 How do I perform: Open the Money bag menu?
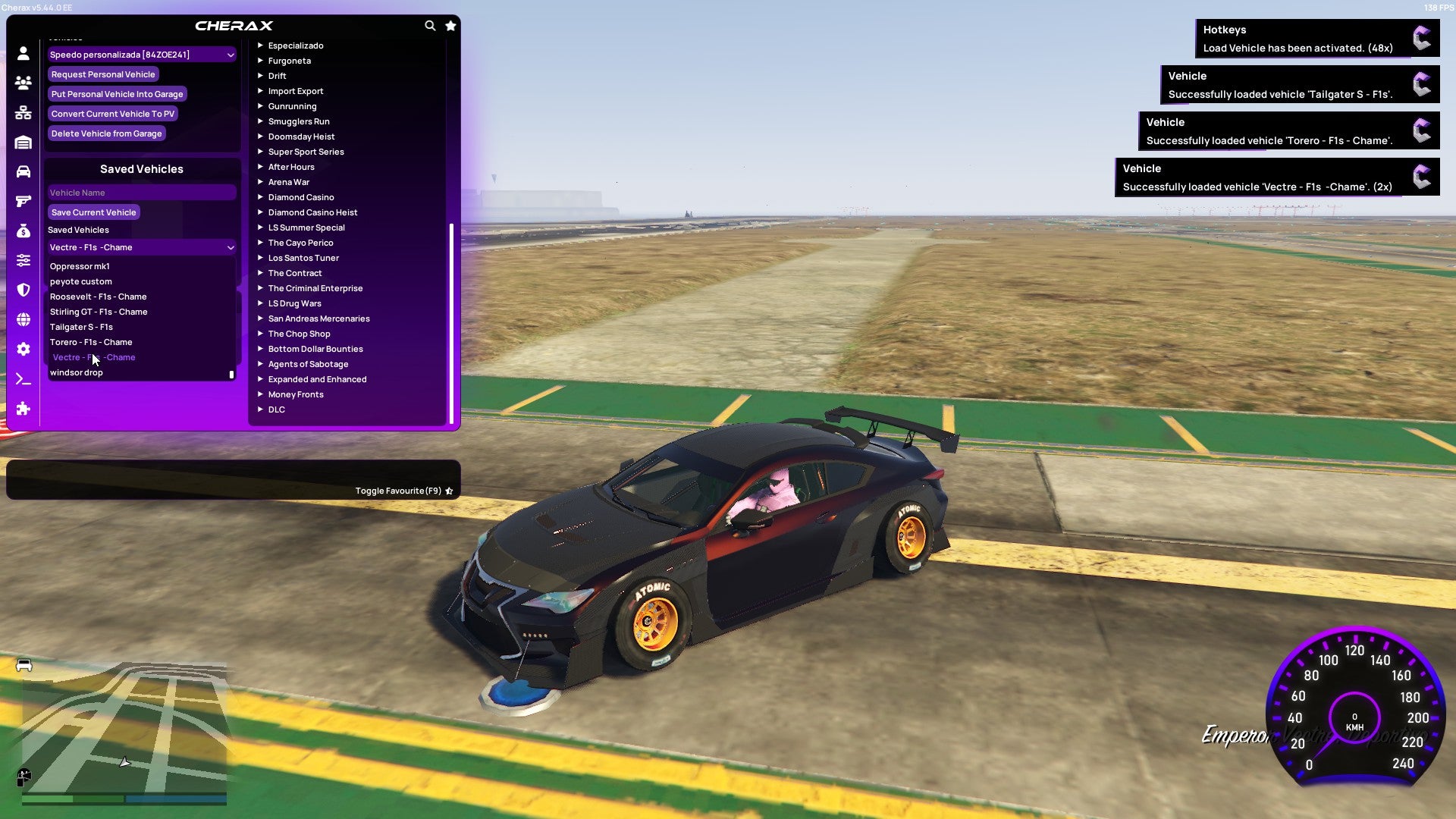click(23, 231)
